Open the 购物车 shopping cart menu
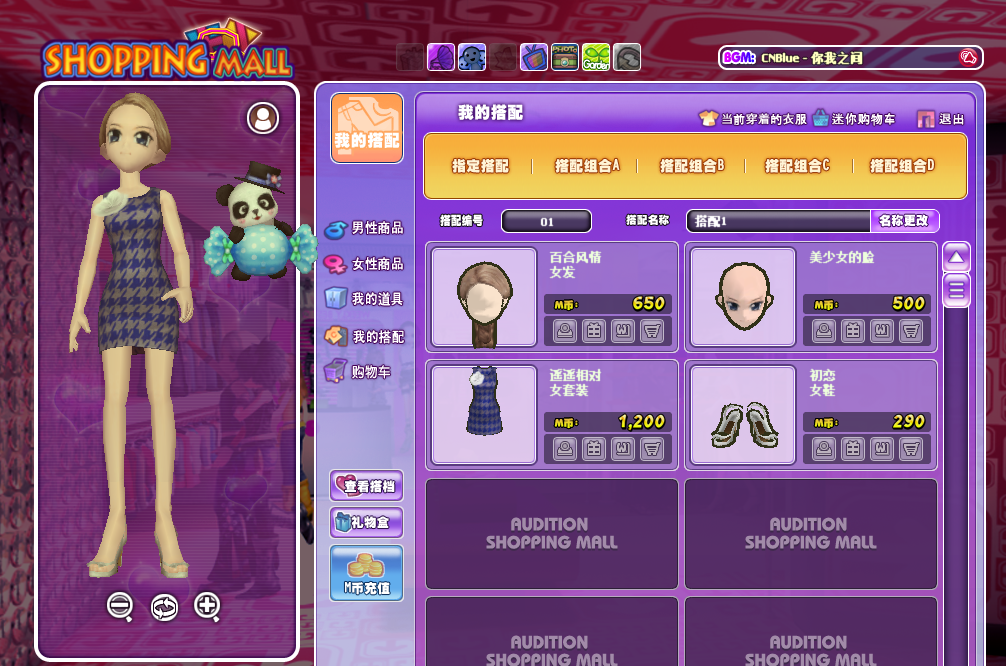 (x=359, y=372)
